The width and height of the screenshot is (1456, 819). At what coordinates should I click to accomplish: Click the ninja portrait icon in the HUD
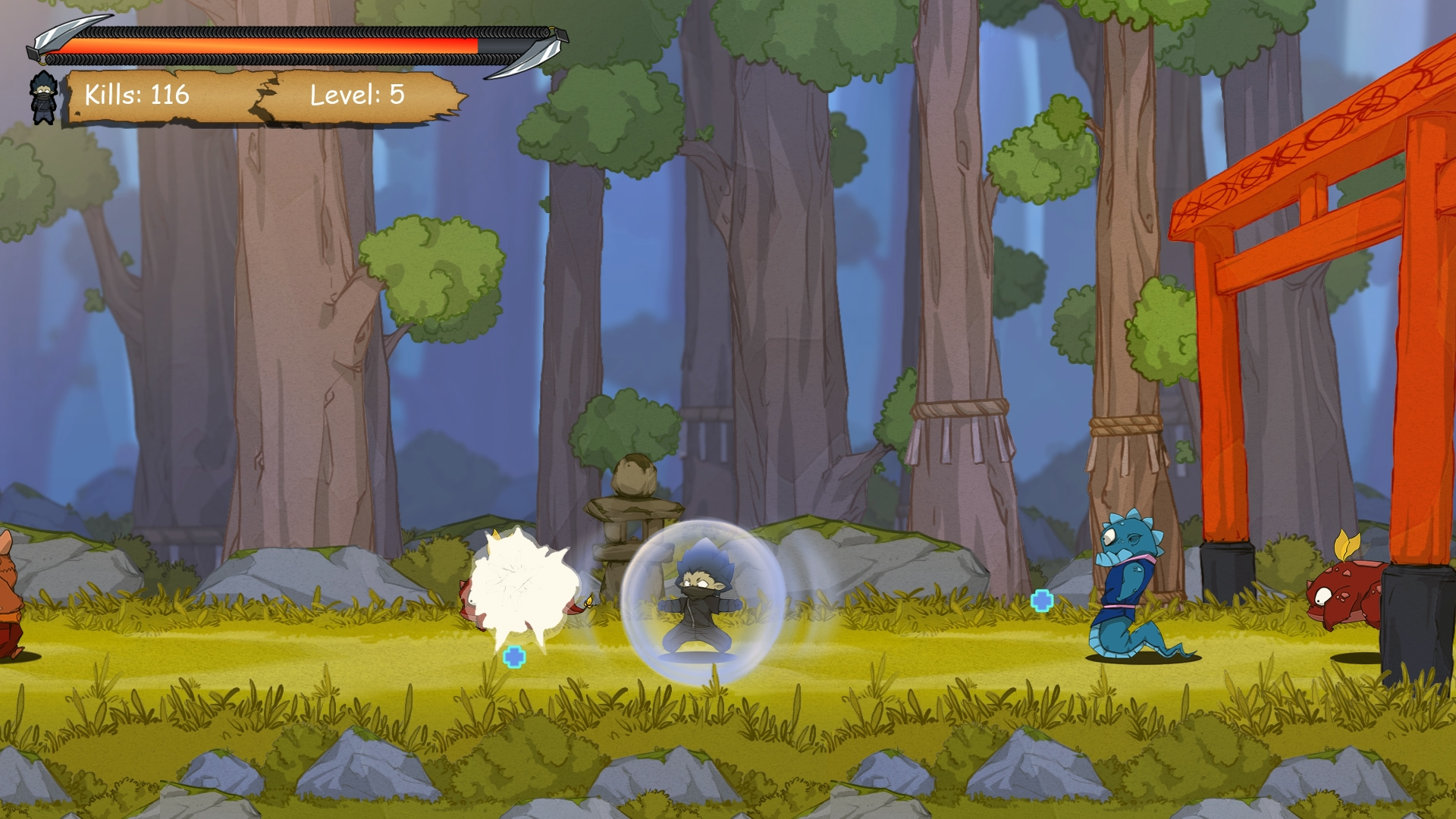(43, 99)
